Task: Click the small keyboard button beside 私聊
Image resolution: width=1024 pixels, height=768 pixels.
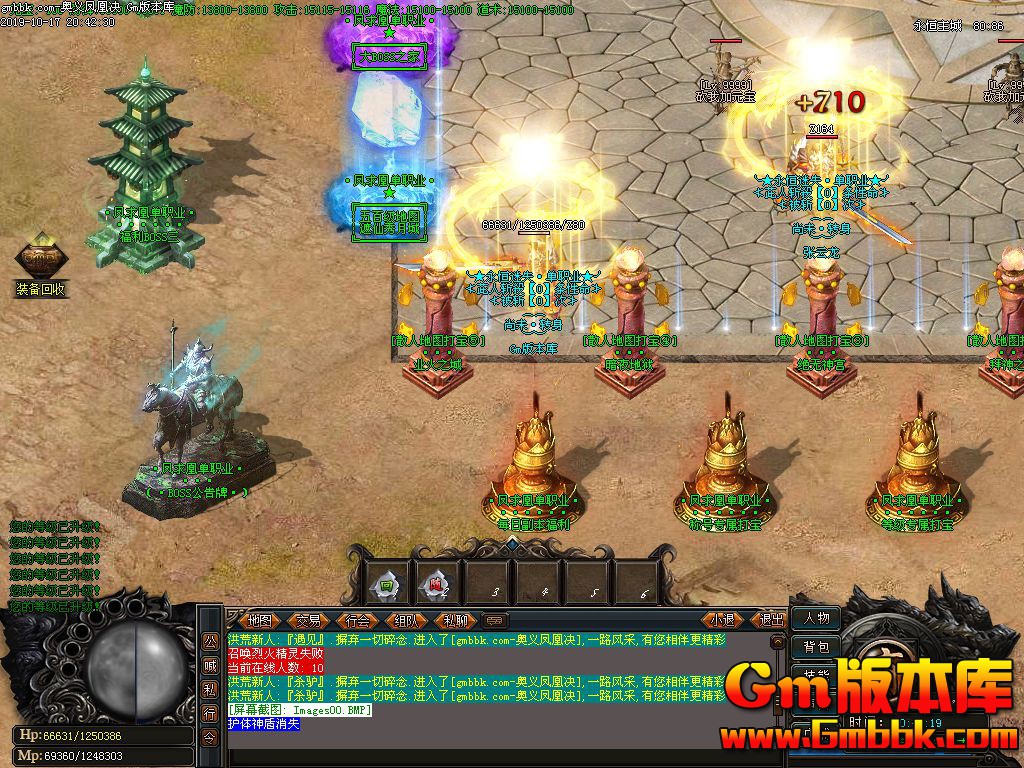Action: coord(495,620)
